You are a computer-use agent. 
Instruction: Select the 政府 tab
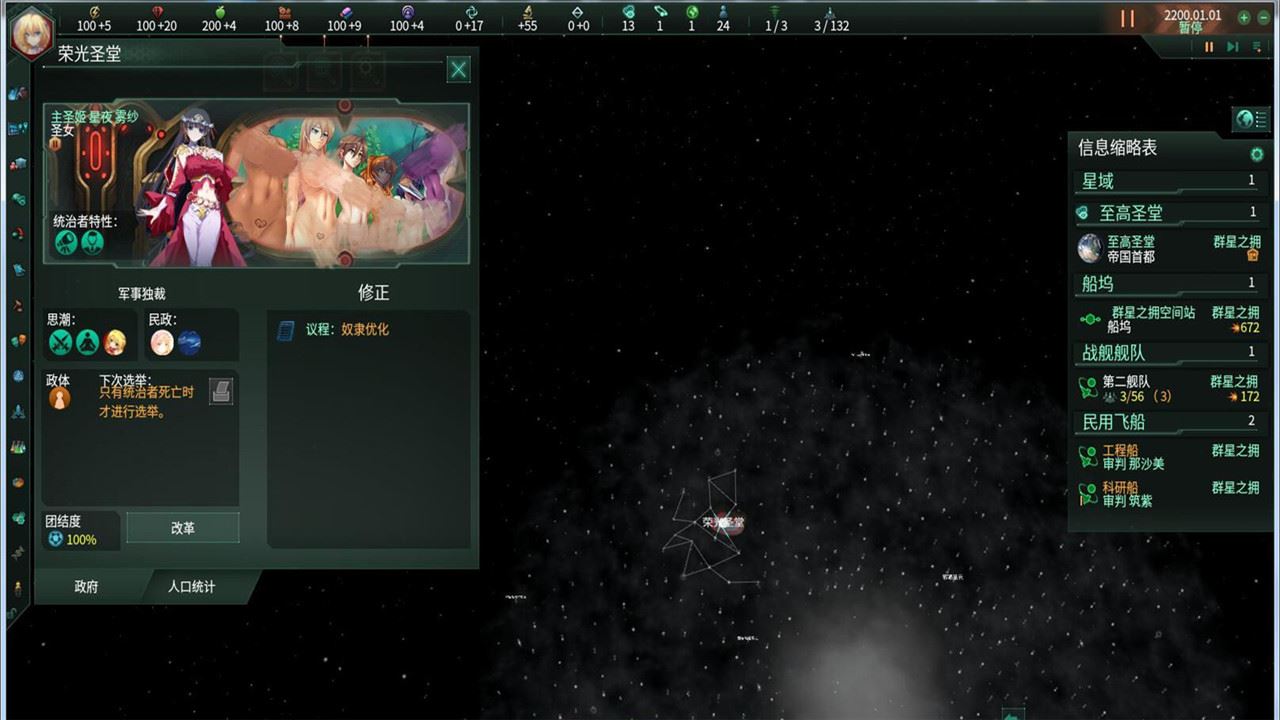coord(85,588)
